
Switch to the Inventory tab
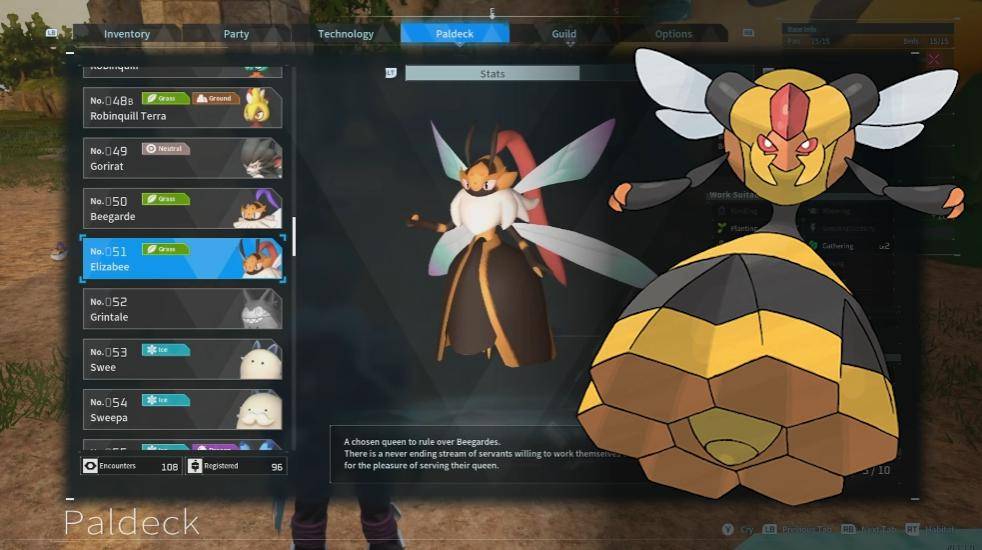127,34
